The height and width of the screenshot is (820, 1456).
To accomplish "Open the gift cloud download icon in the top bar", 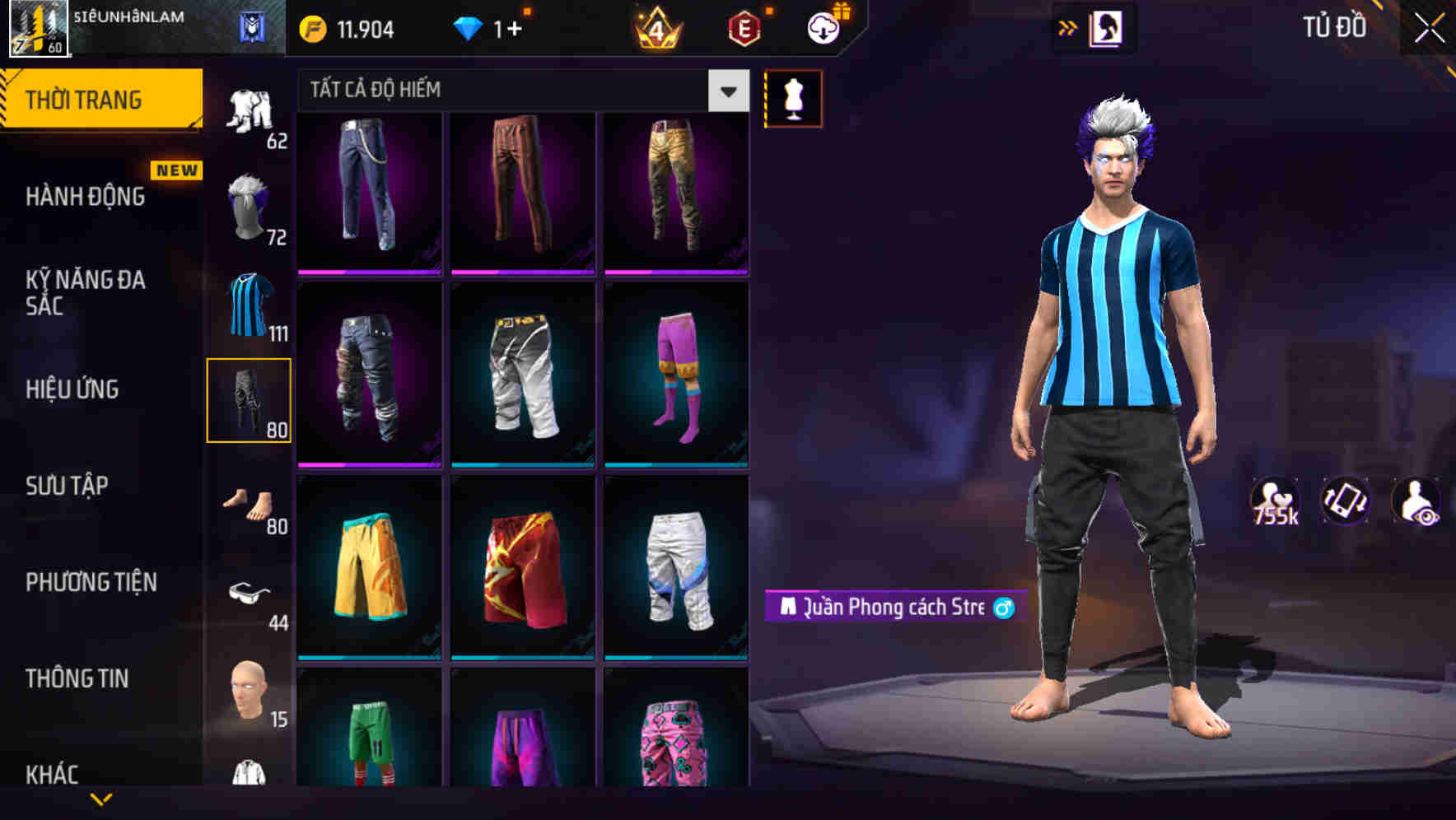I will coord(824,27).
